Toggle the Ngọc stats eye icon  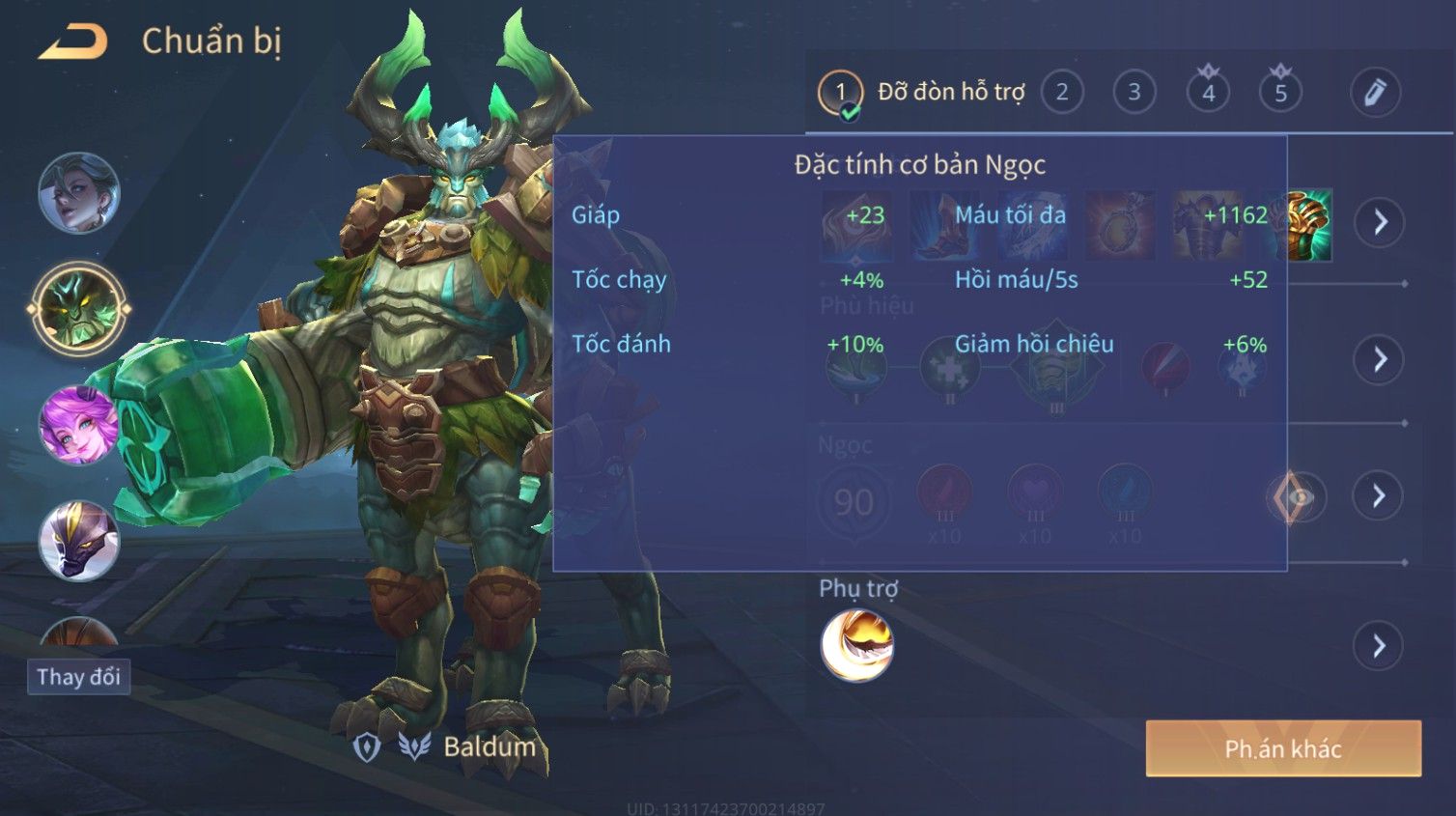click(1298, 497)
